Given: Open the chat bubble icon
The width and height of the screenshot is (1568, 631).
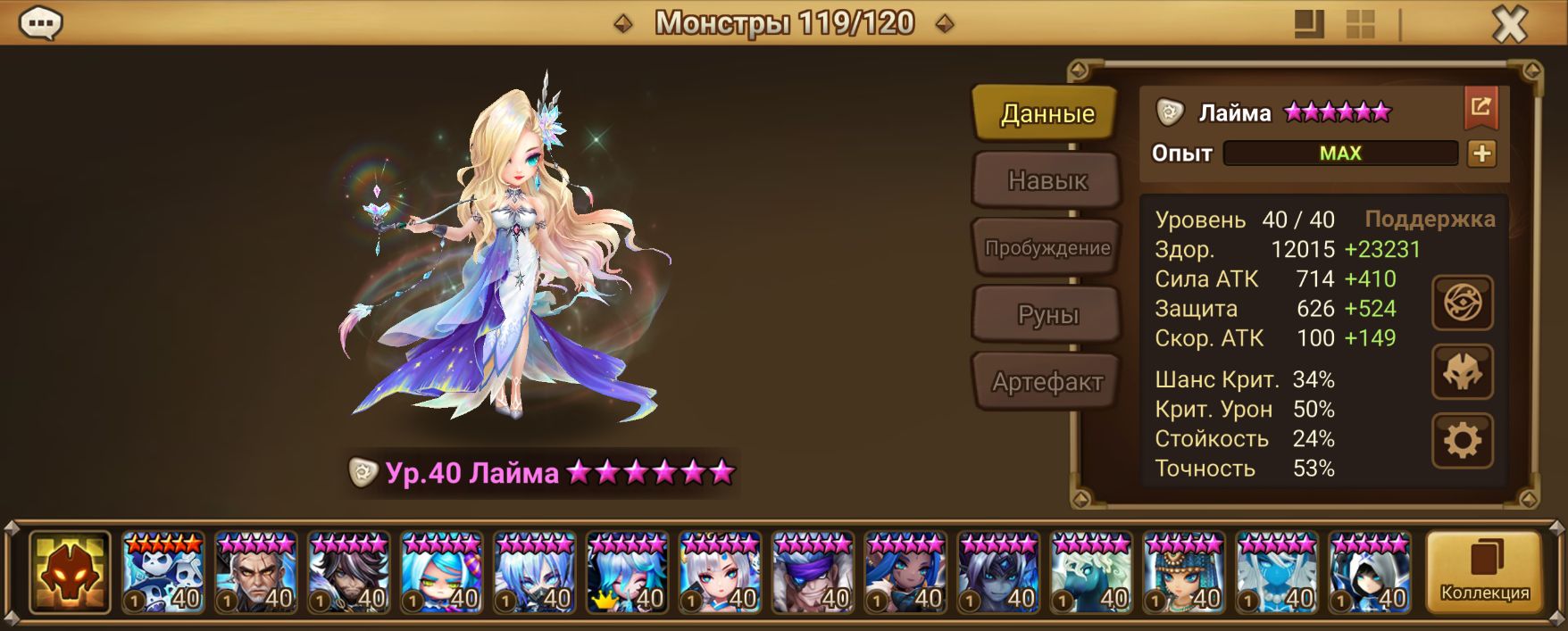Looking at the screenshot, I should pyautogui.click(x=40, y=23).
